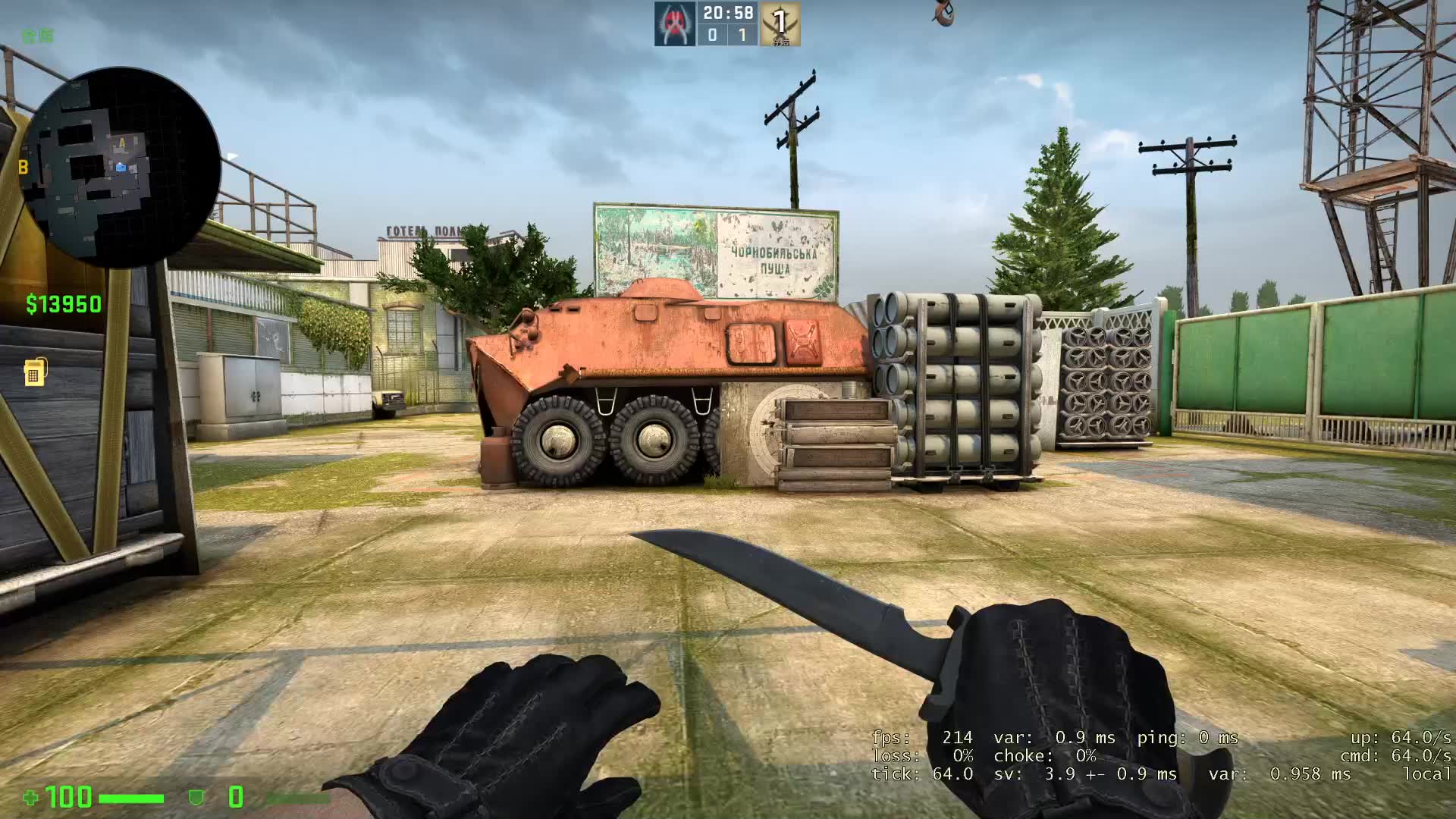Expand the net_graph statistics overlay
Image resolution: width=1456 pixels, height=819 pixels.
[x=1160, y=755]
